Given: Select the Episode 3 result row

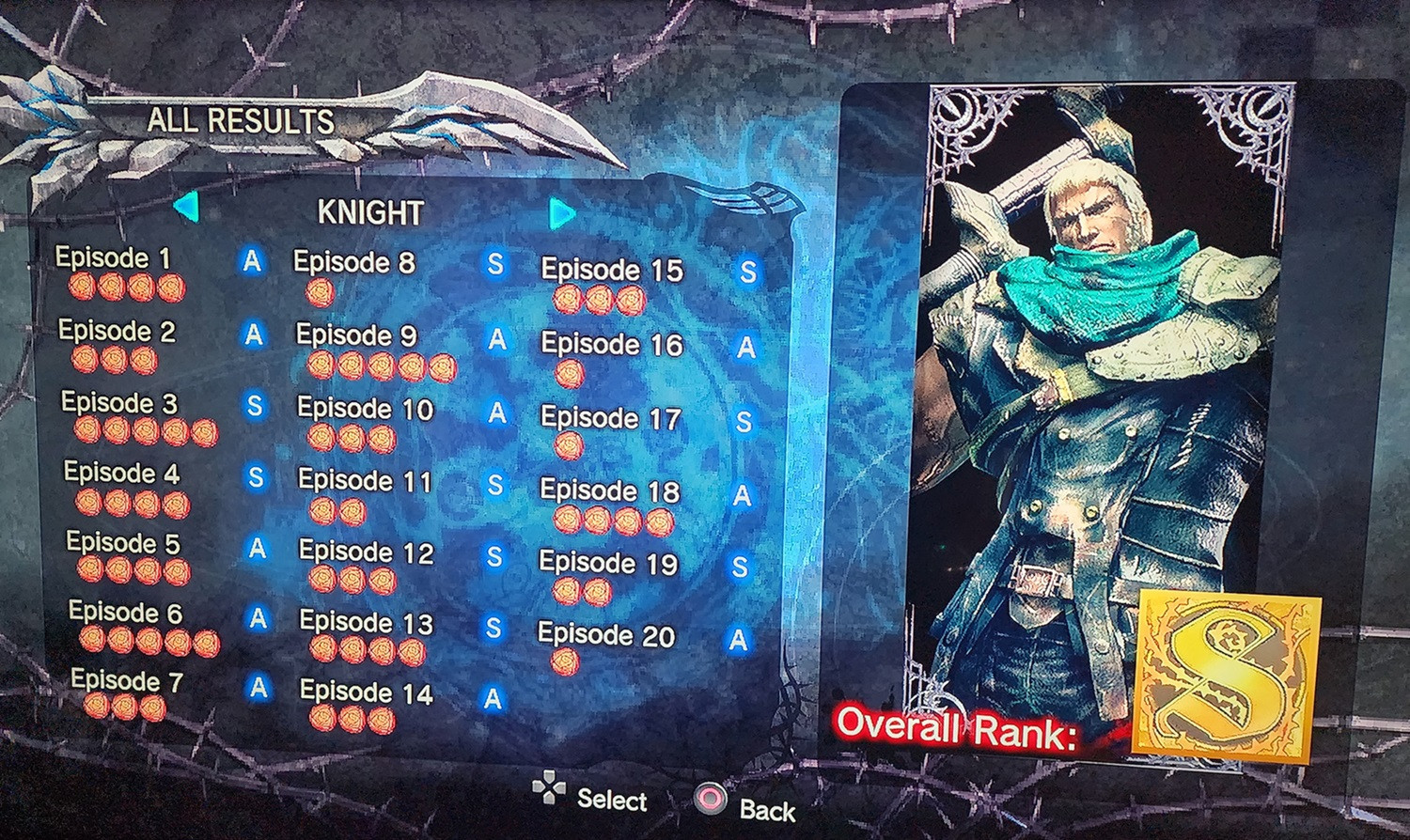Looking at the screenshot, I should point(119,403).
